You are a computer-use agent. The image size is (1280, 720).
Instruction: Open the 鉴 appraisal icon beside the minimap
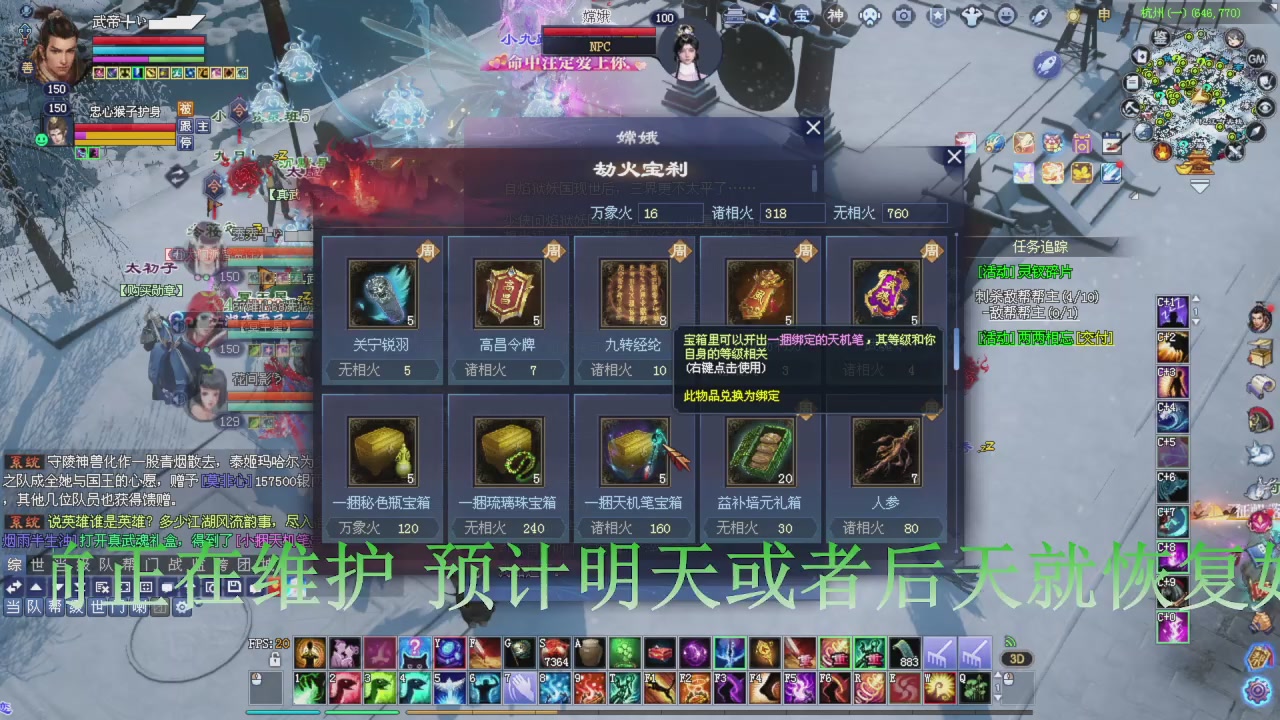pyautogui.click(x=1160, y=37)
